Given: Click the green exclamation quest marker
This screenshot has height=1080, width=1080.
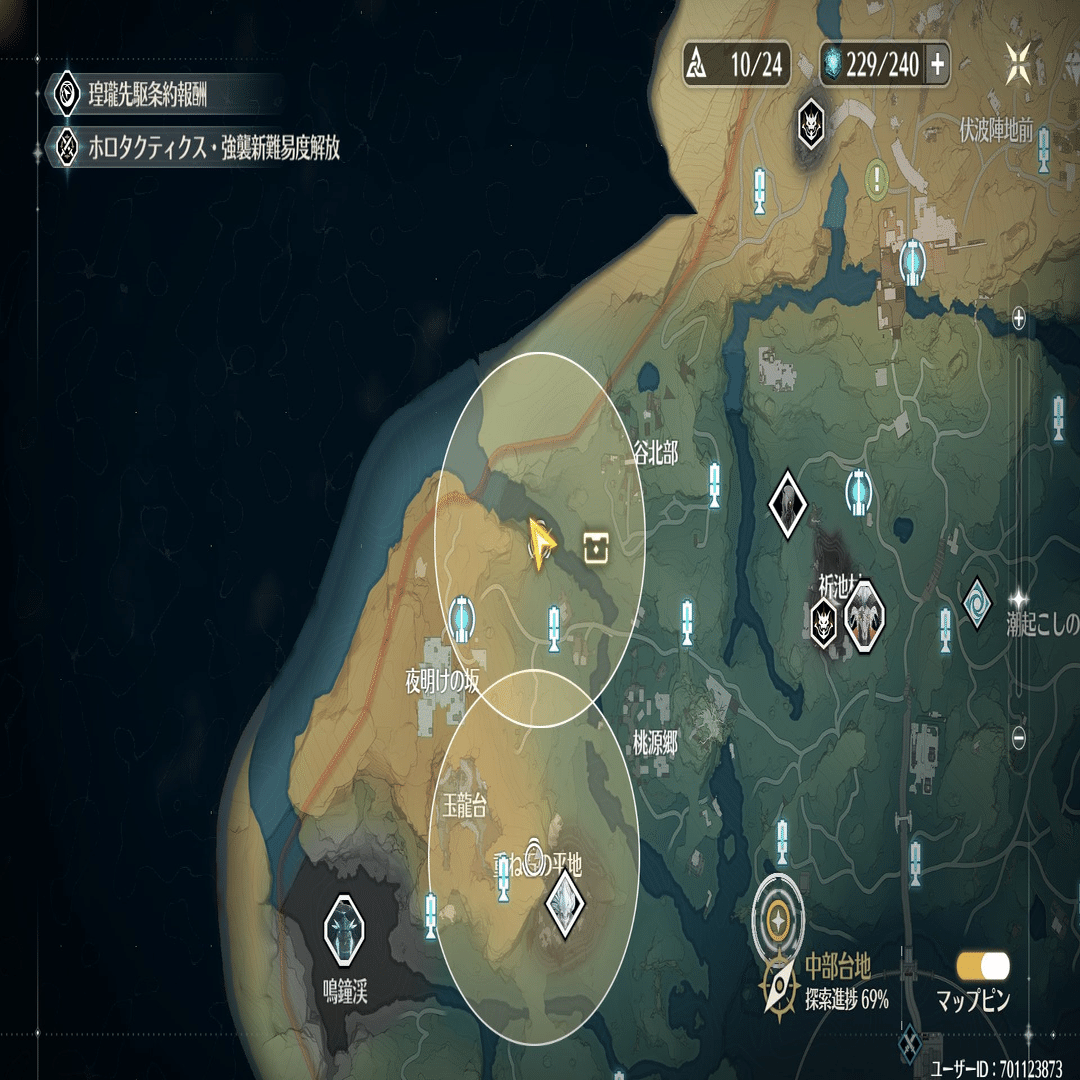Looking at the screenshot, I should pyautogui.click(x=878, y=180).
